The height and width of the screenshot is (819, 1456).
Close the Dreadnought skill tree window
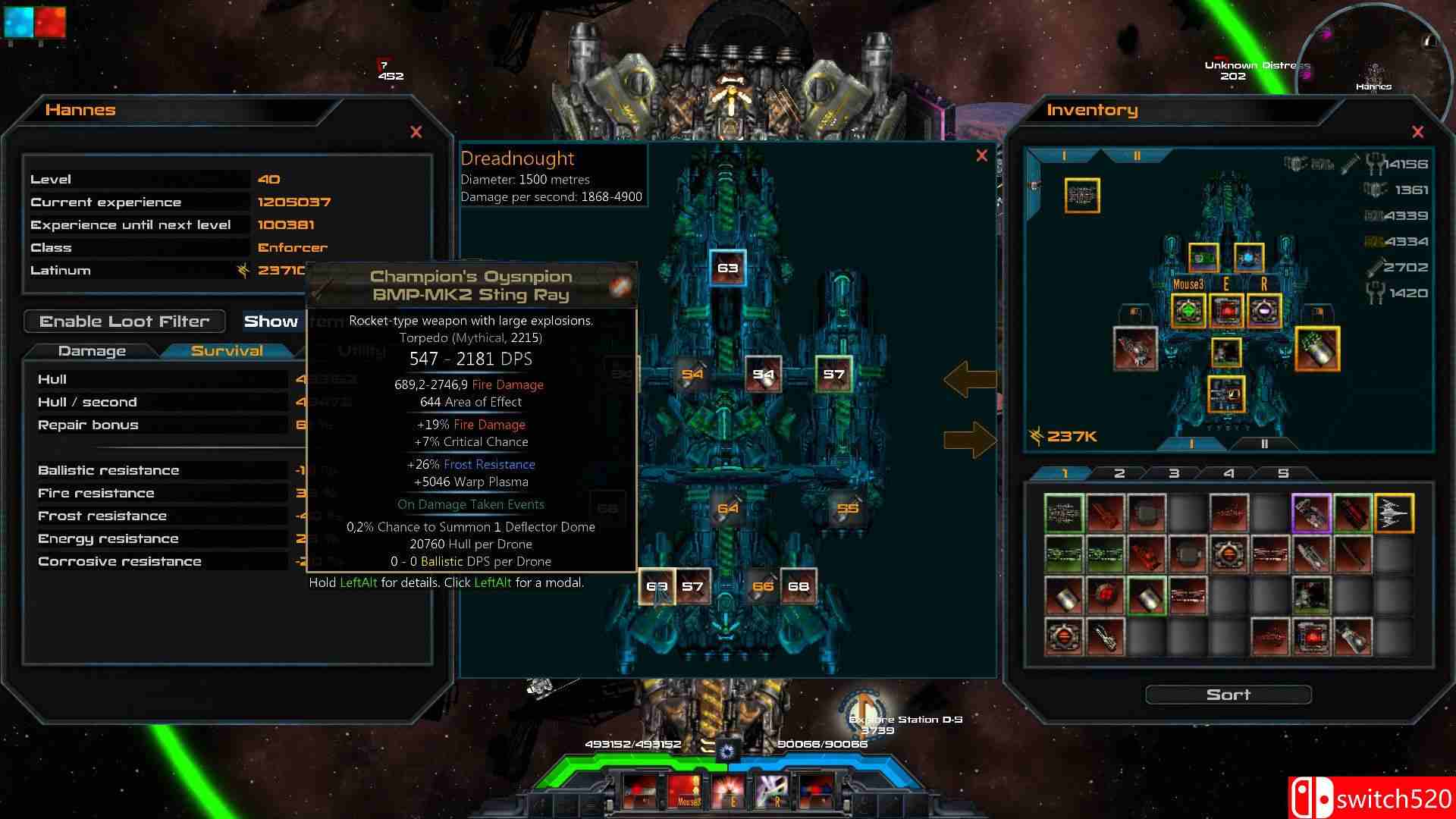coord(981,155)
